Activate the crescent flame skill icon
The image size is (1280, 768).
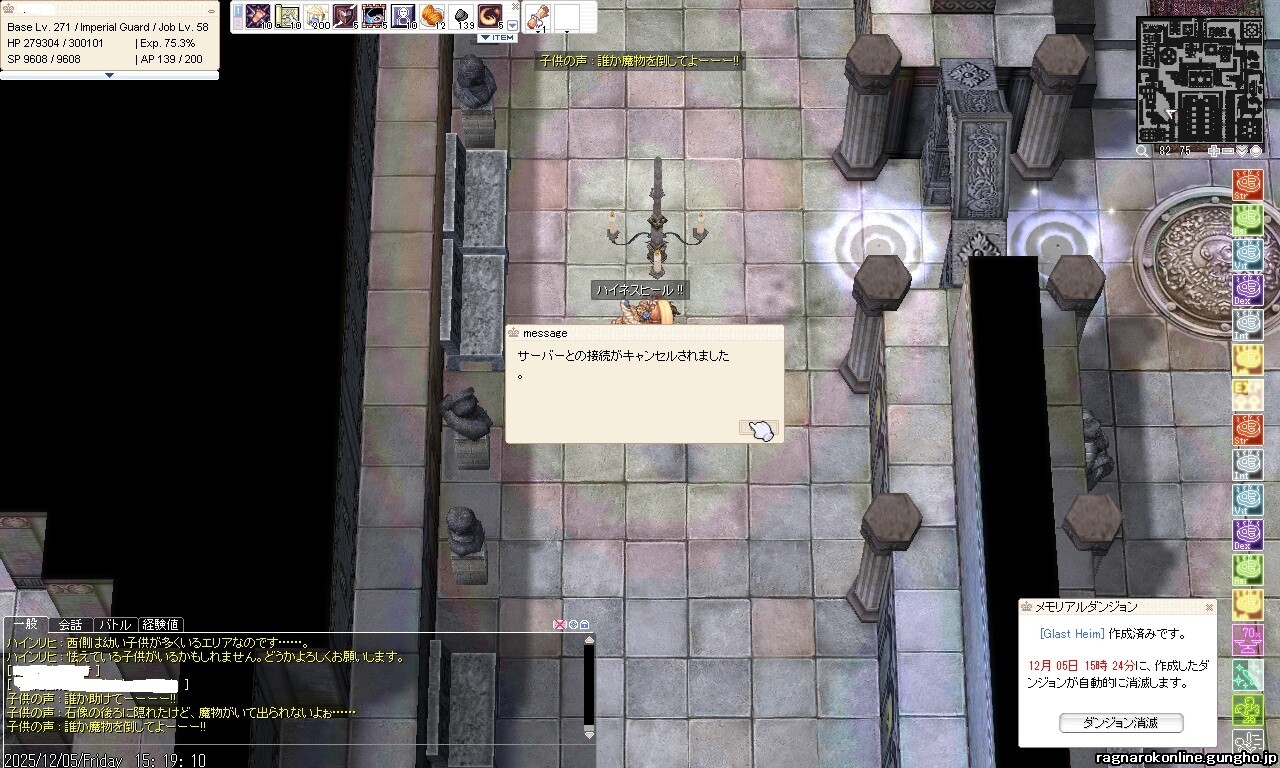490,16
